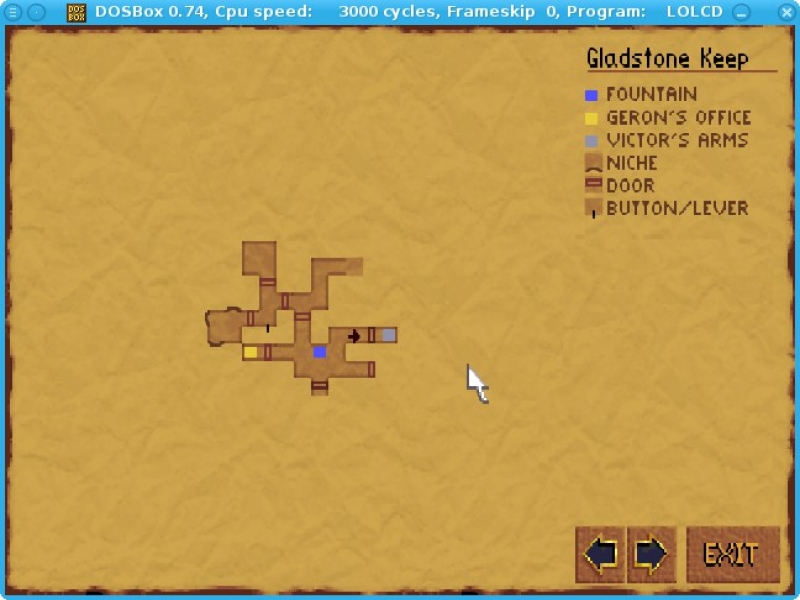Viewport: 800px width, 600px height.
Task: Click the NICHE entry in the legend
Action: 631,163
